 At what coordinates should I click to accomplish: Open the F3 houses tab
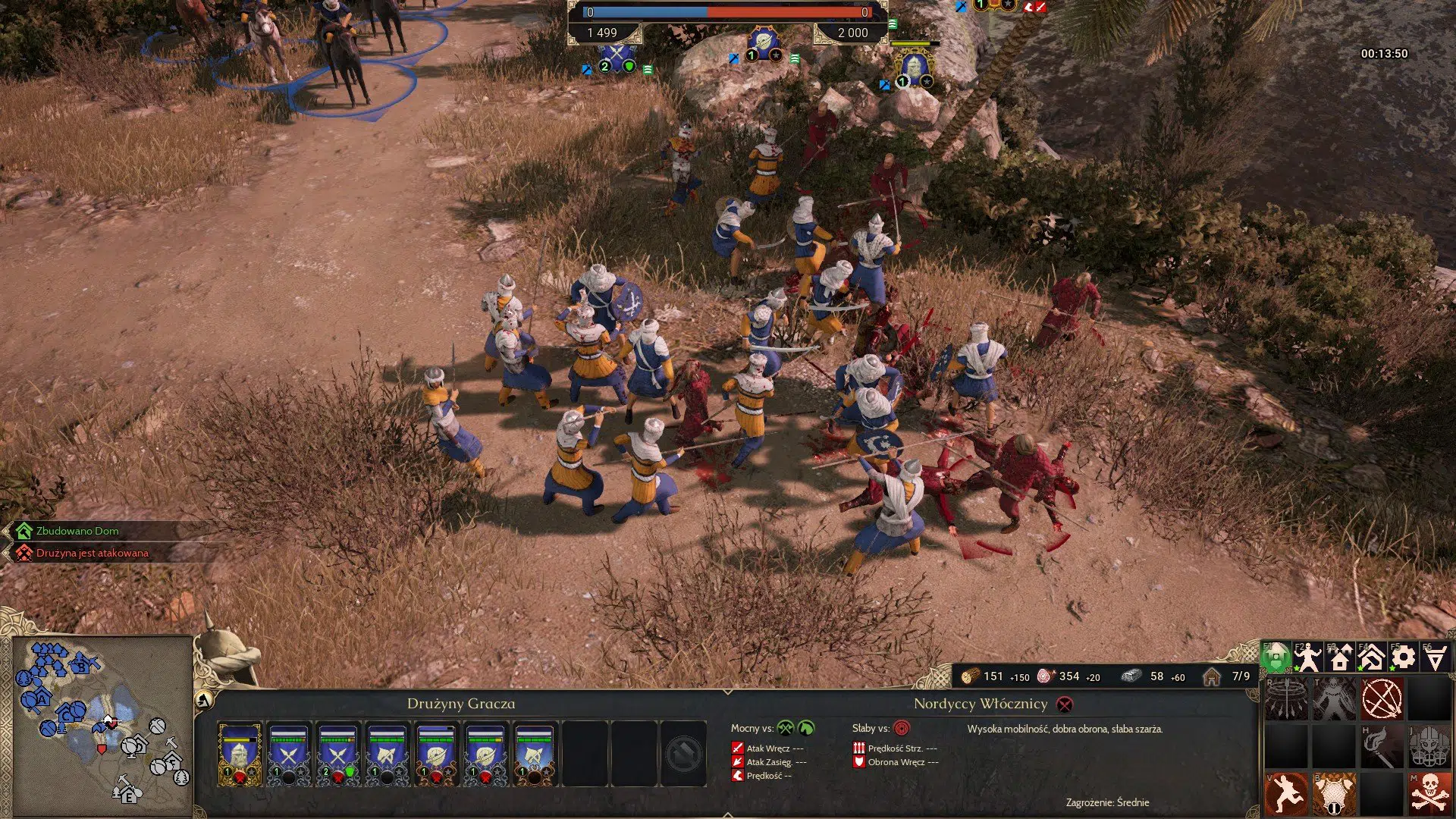1340,657
